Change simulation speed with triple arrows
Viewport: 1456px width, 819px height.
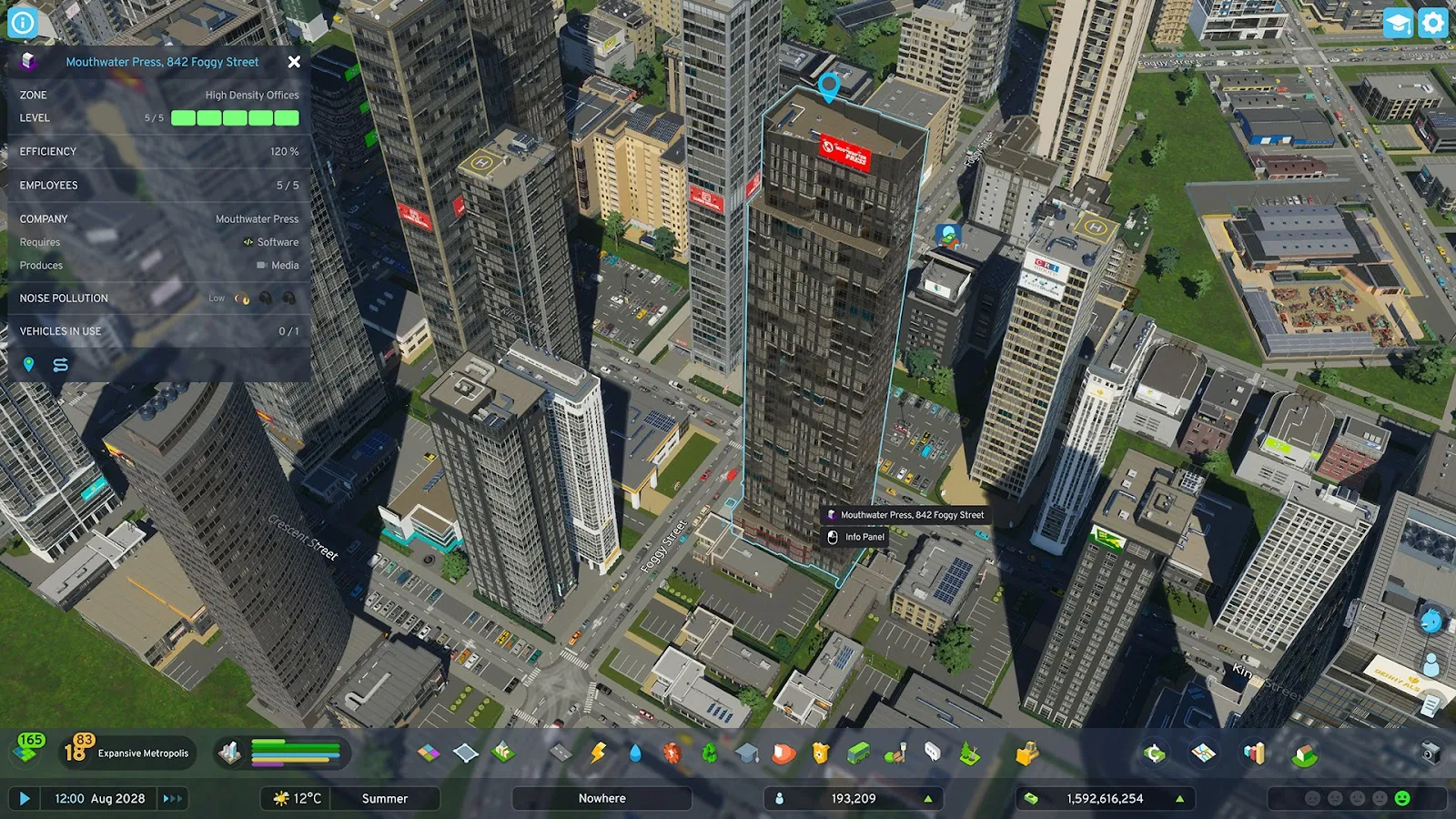pyautogui.click(x=172, y=798)
